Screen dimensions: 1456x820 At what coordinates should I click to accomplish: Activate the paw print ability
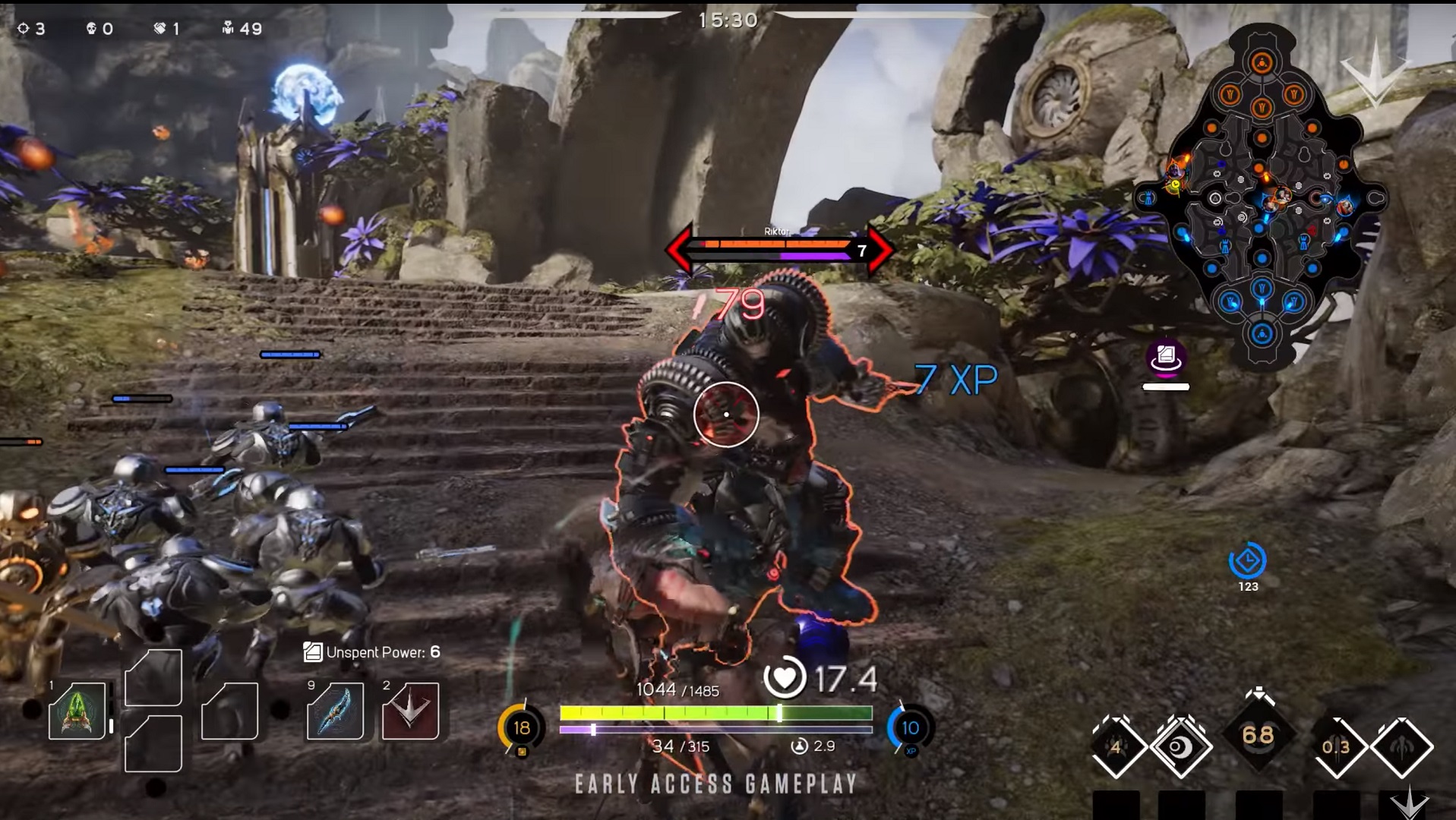1116,747
